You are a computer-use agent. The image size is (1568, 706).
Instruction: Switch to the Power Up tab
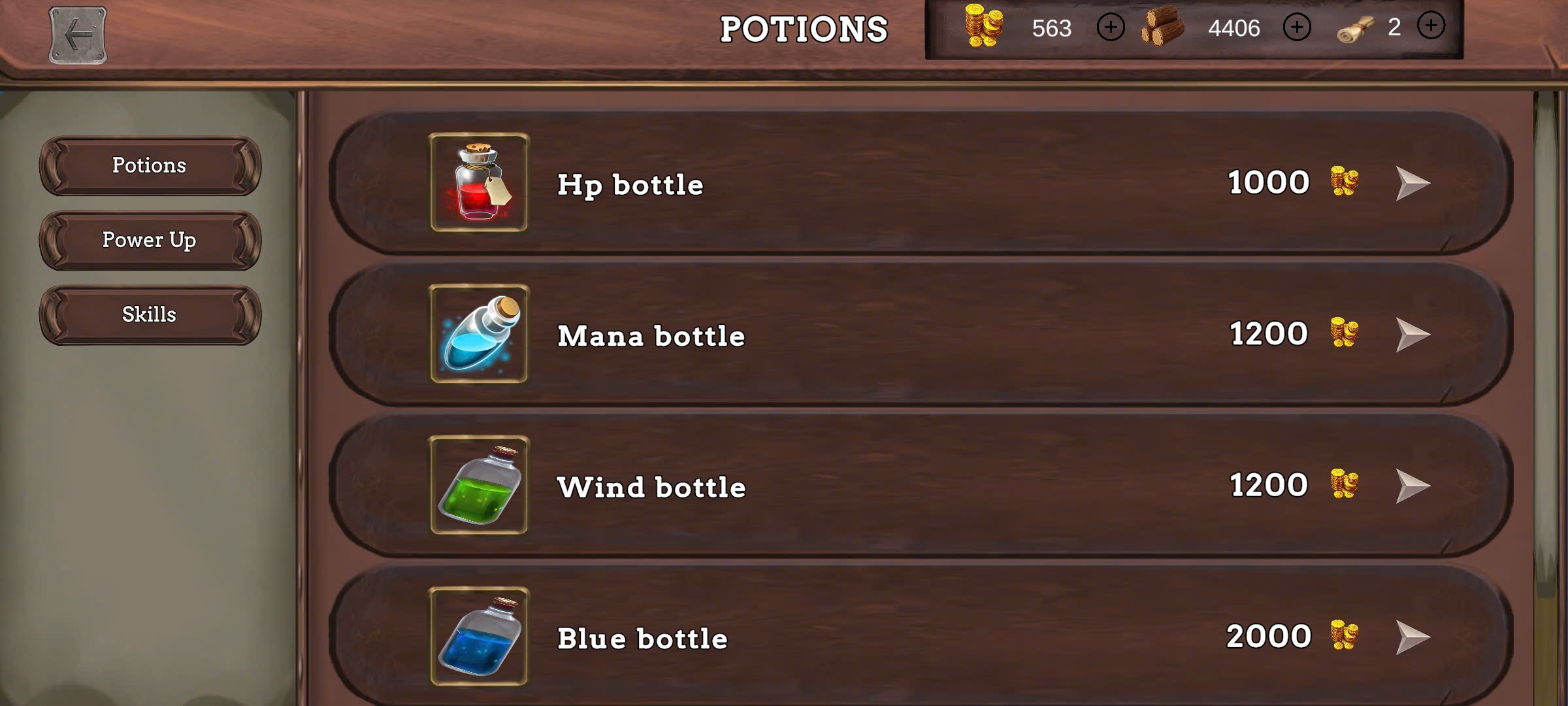tap(149, 241)
